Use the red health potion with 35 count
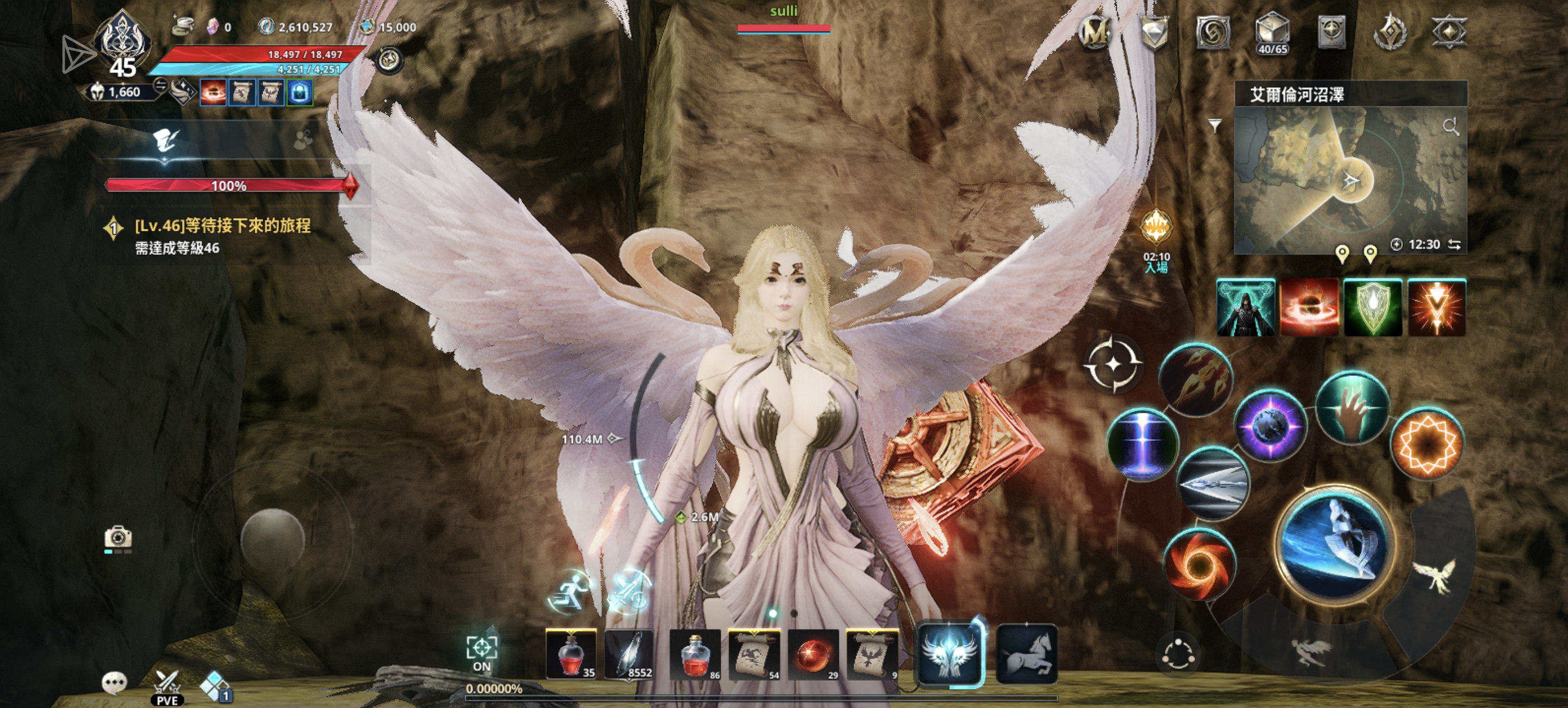The width and height of the screenshot is (1568, 708). coord(571,654)
